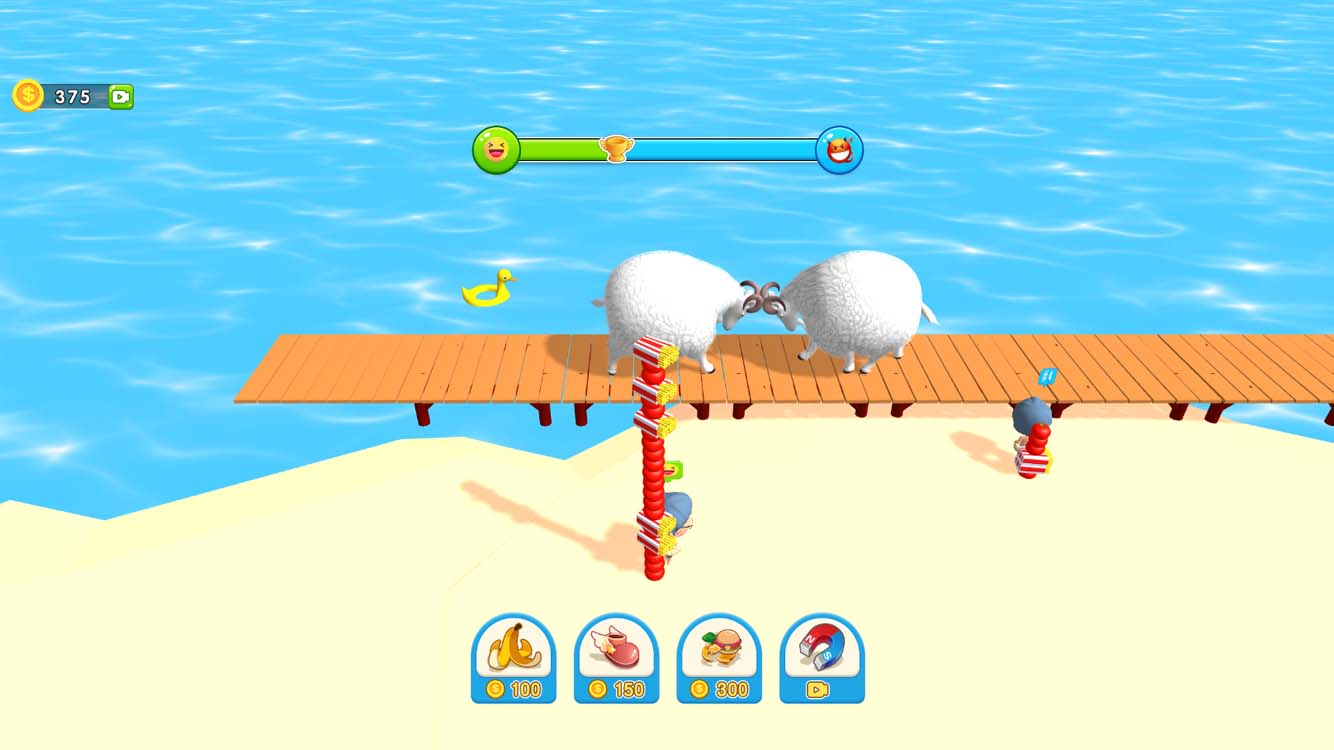Tap the gold coin icon beside the balance
Image resolution: width=1334 pixels, height=750 pixels.
(27, 97)
